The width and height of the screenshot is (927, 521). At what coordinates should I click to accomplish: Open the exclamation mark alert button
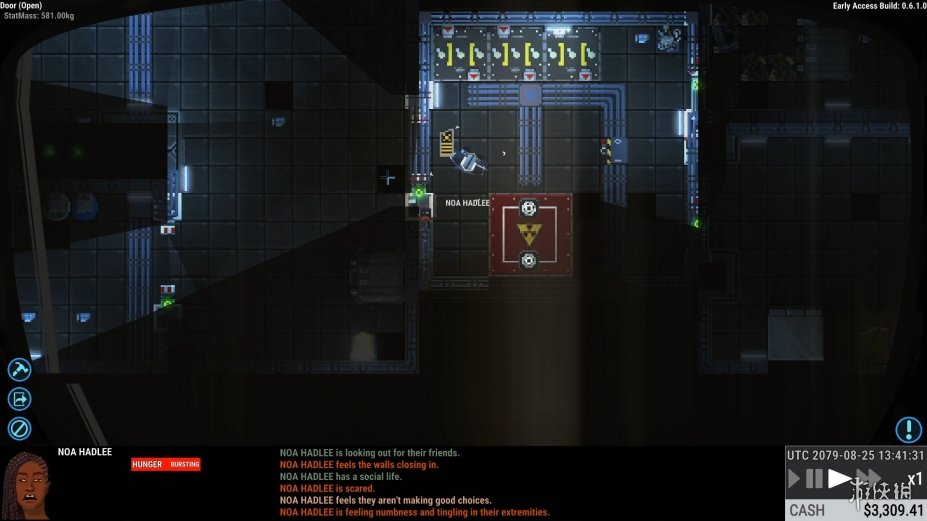pos(908,430)
